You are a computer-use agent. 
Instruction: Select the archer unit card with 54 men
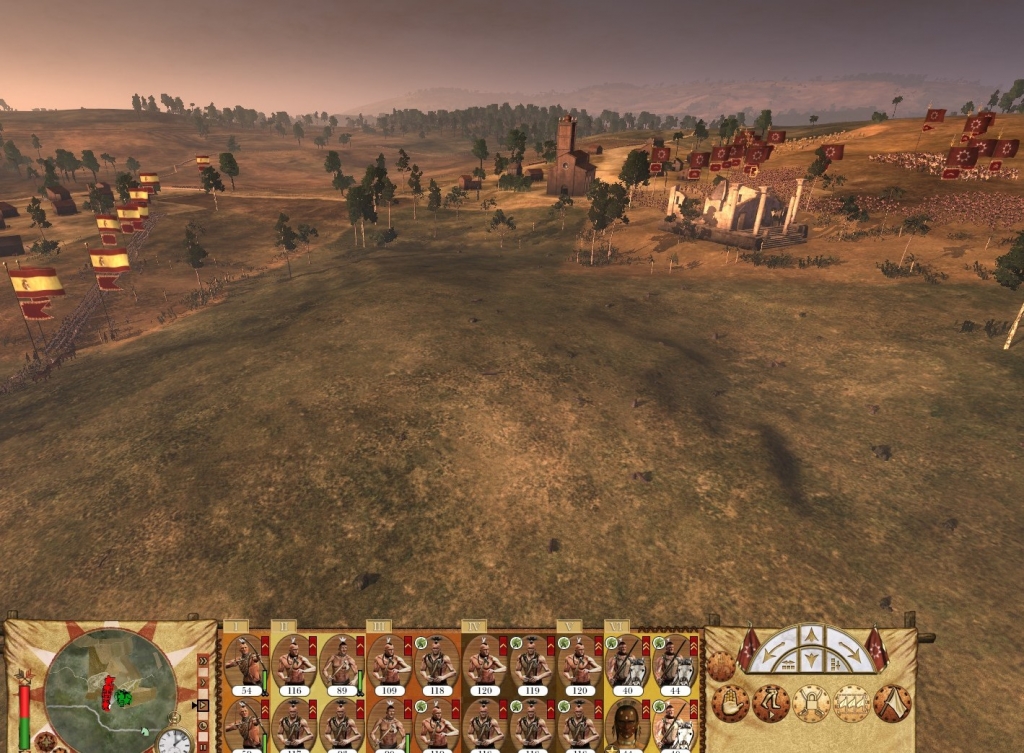244,664
